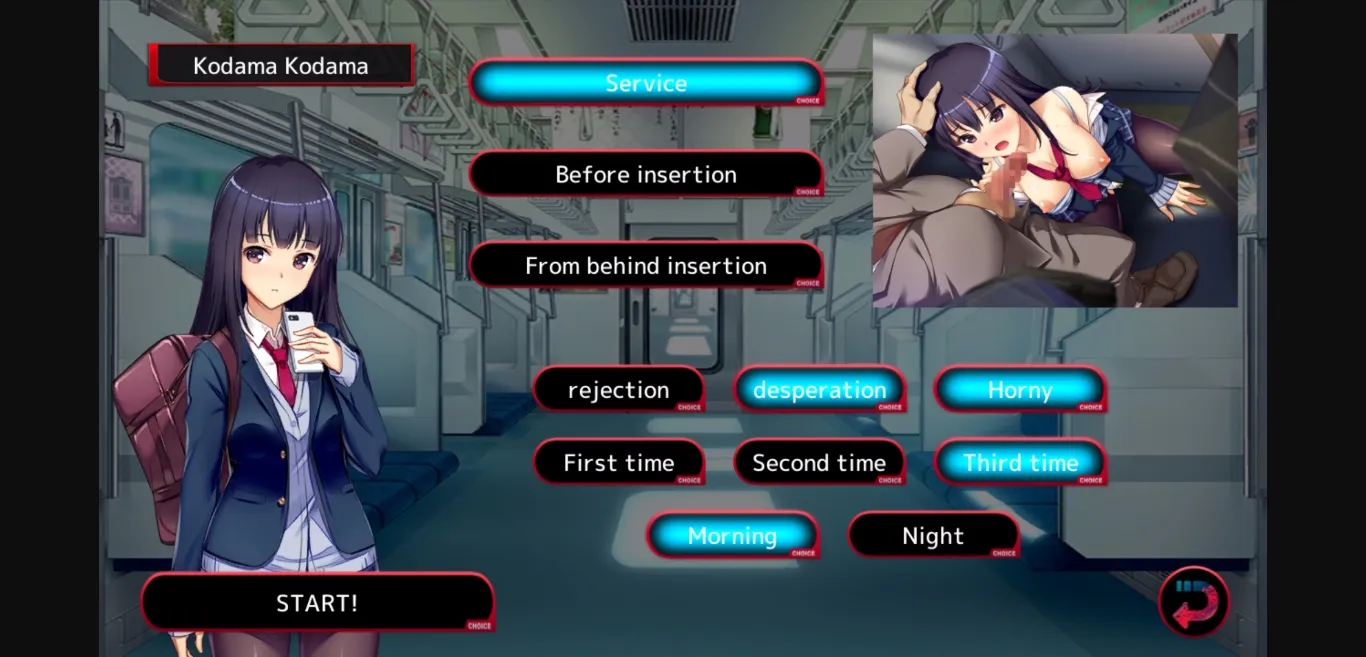
Task: Click the START! button
Action: [x=317, y=603]
